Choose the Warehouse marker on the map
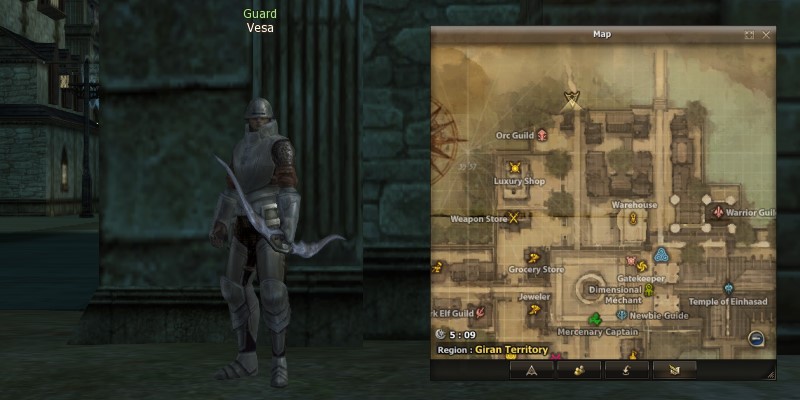This screenshot has height=400, width=800. (634, 217)
